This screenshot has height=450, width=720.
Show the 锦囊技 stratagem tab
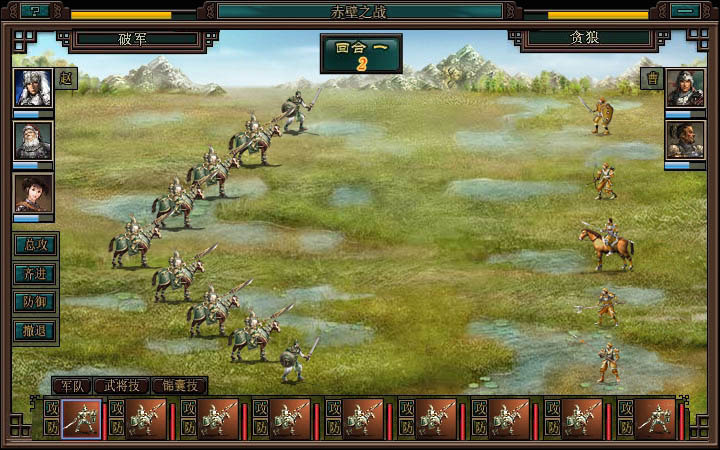[179, 385]
